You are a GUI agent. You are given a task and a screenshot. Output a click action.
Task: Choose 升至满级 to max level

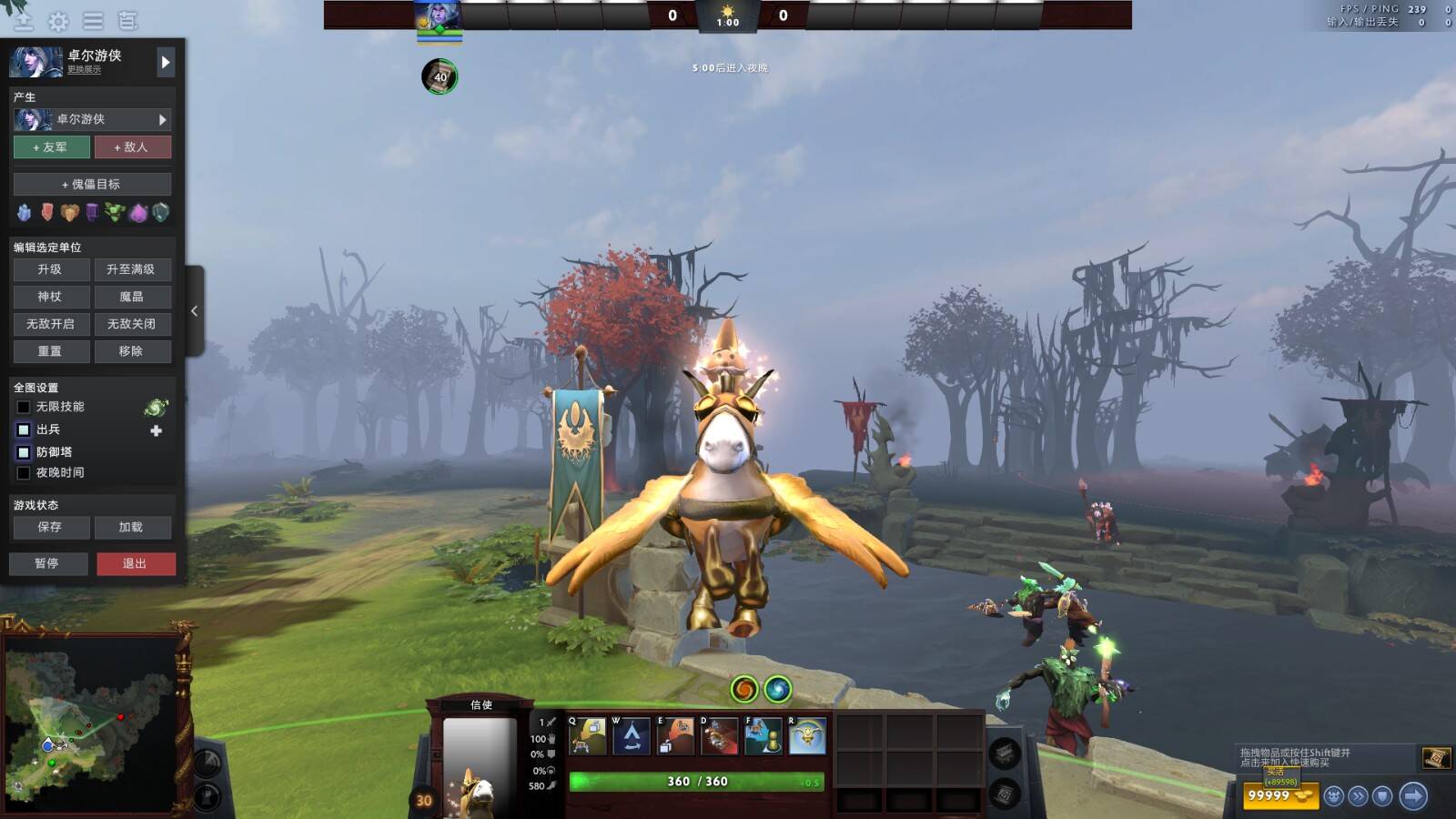(x=132, y=269)
